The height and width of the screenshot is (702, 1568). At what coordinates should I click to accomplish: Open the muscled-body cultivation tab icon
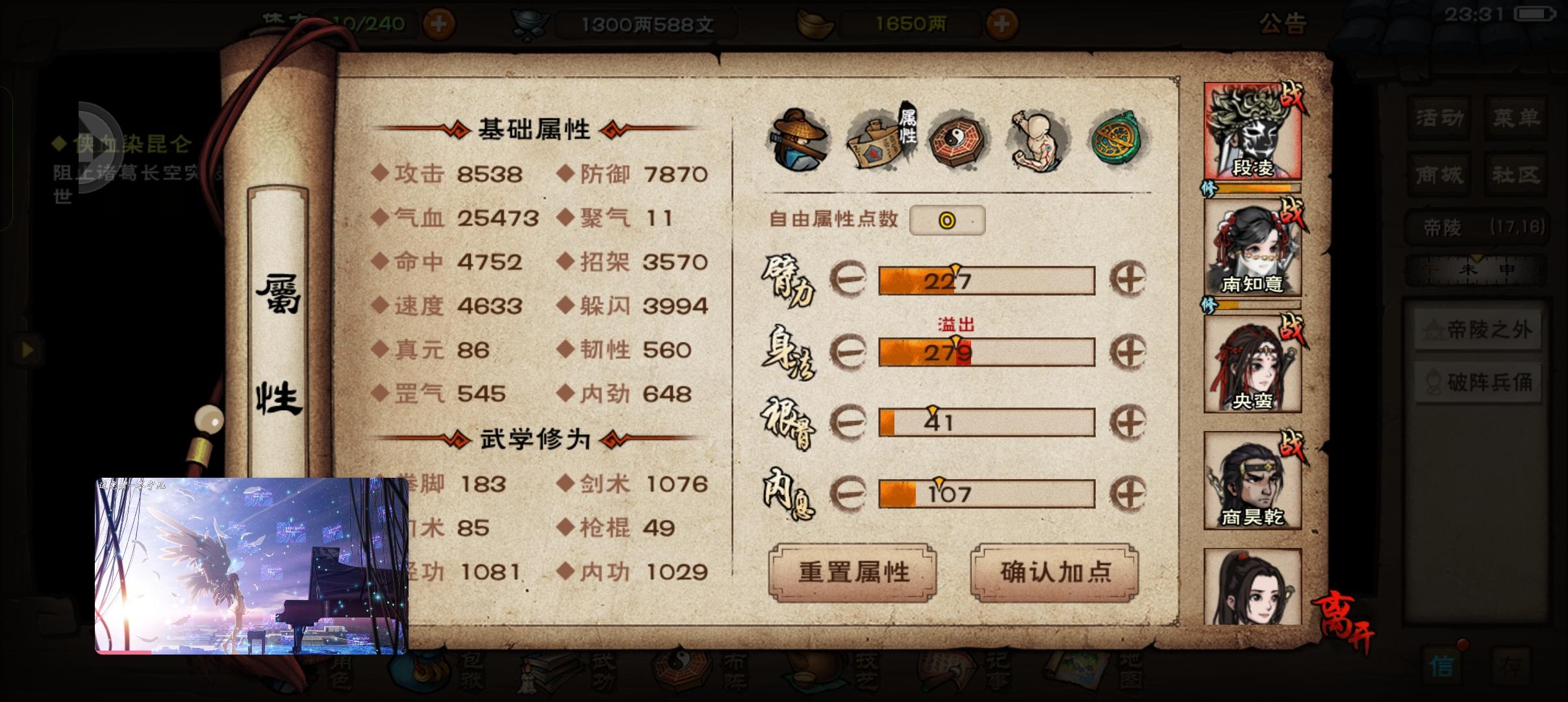1037,140
